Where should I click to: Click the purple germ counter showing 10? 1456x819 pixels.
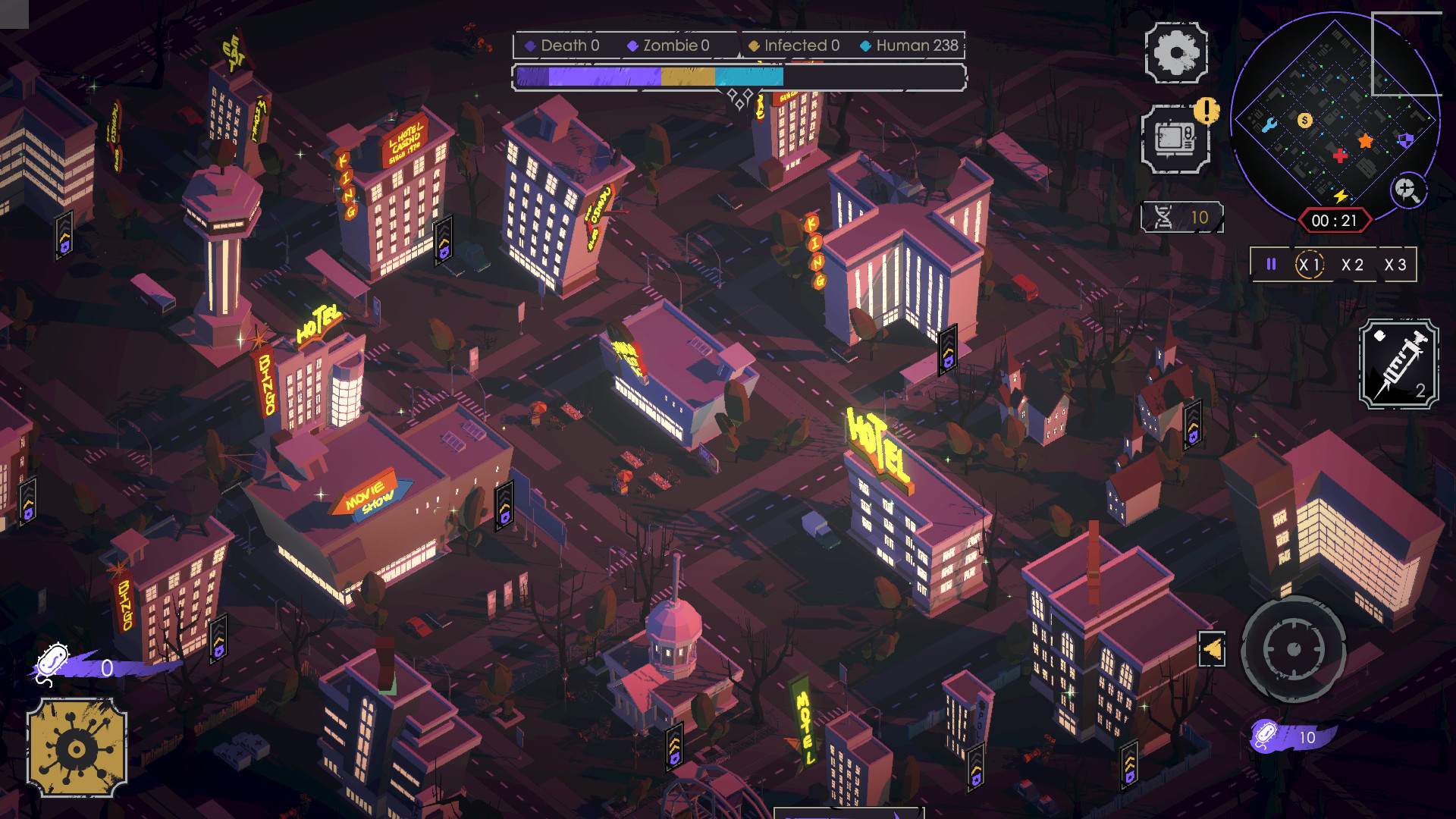pyautogui.click(x=1289, y=736)
